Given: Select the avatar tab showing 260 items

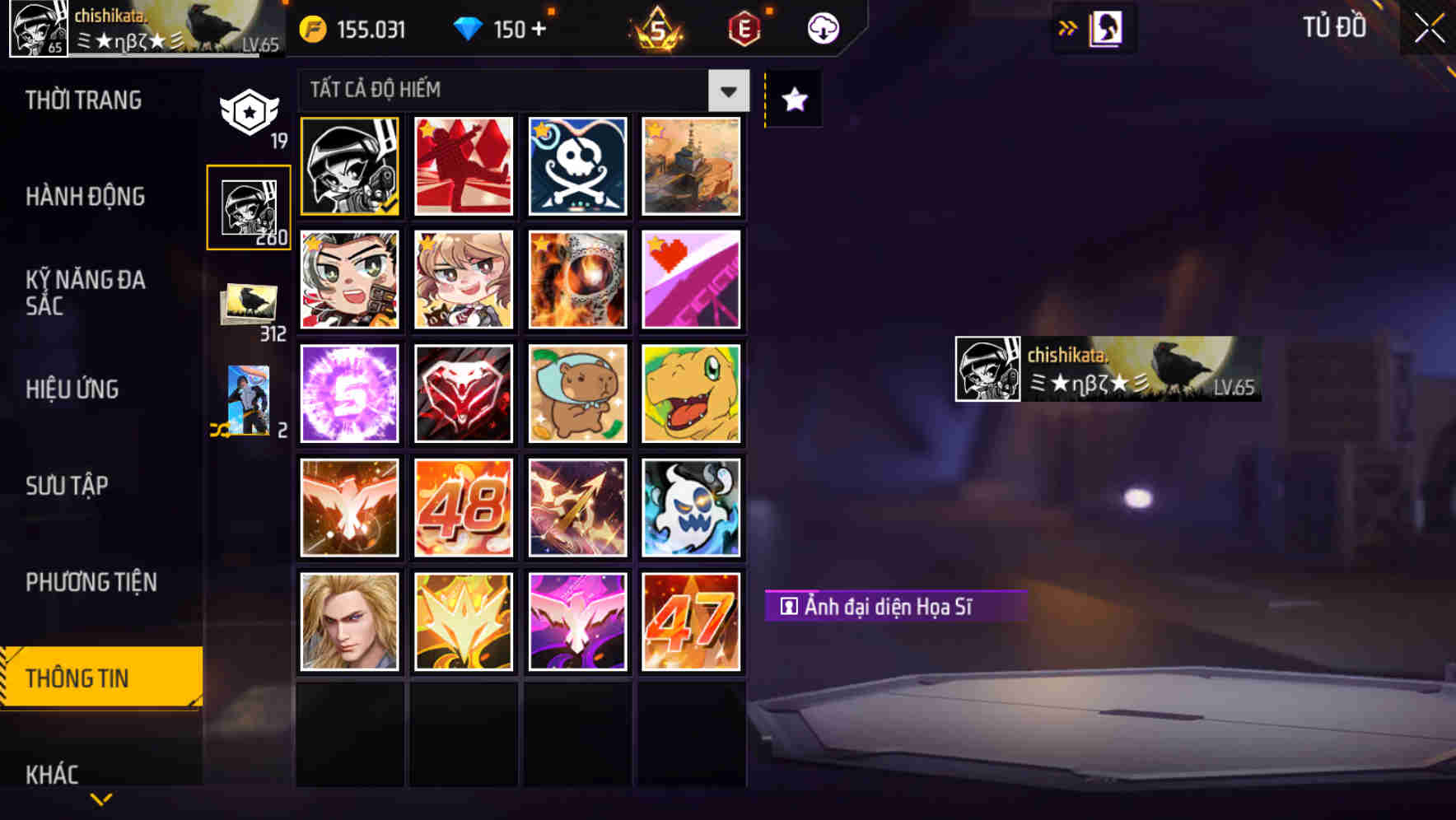Looking at the screenshot, I should coord(248,206).
